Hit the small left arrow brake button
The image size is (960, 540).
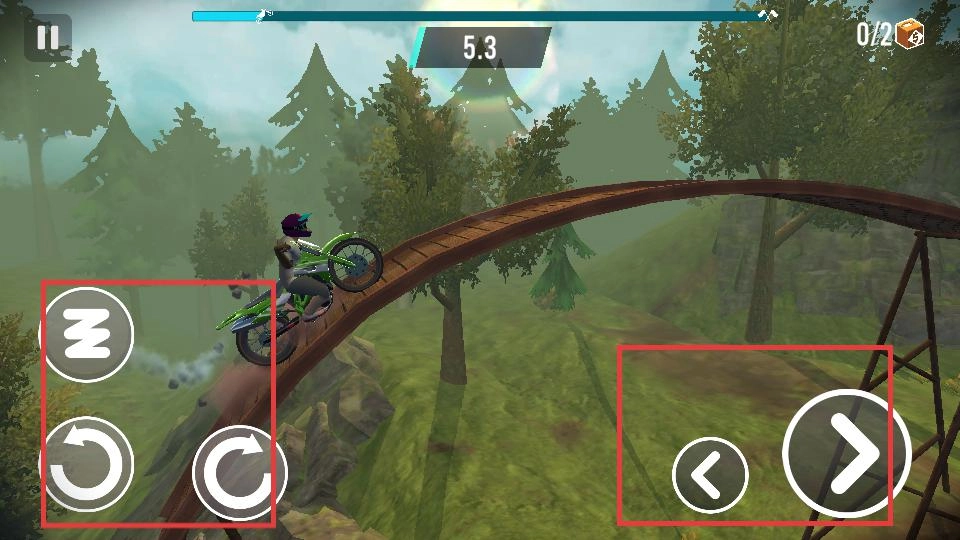710,475
